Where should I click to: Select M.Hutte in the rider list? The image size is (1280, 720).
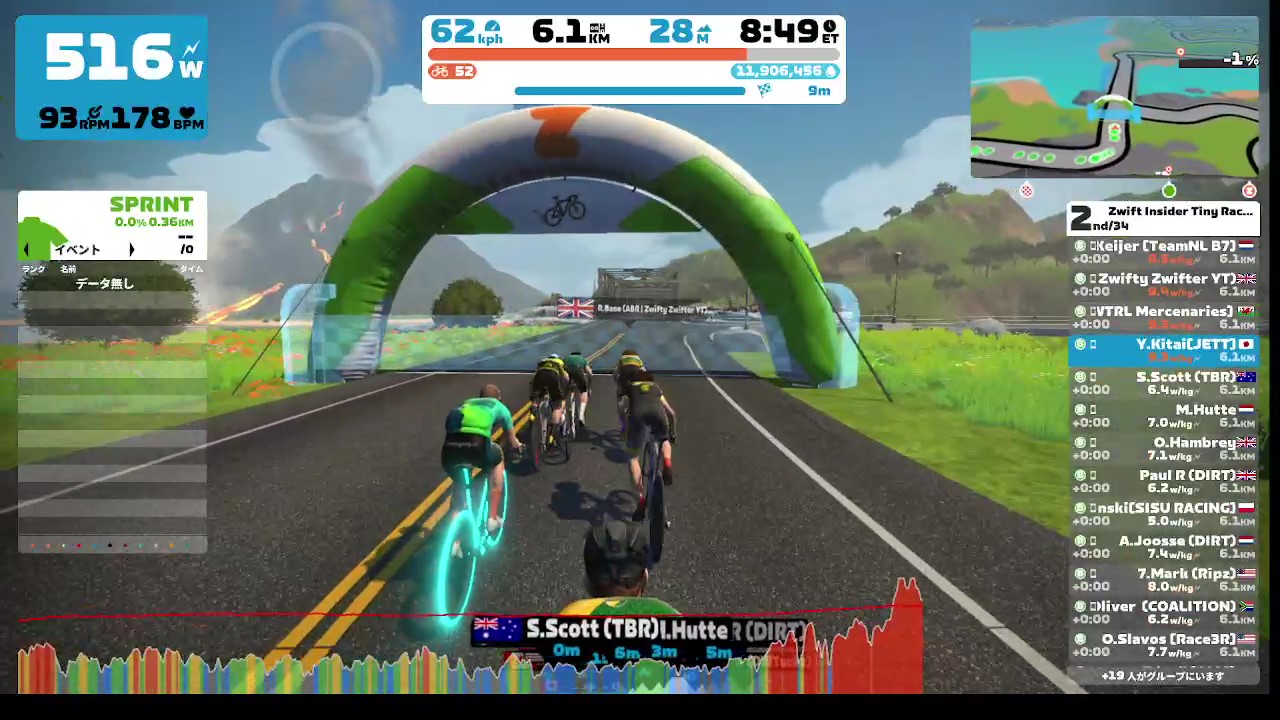[1163, 416]
